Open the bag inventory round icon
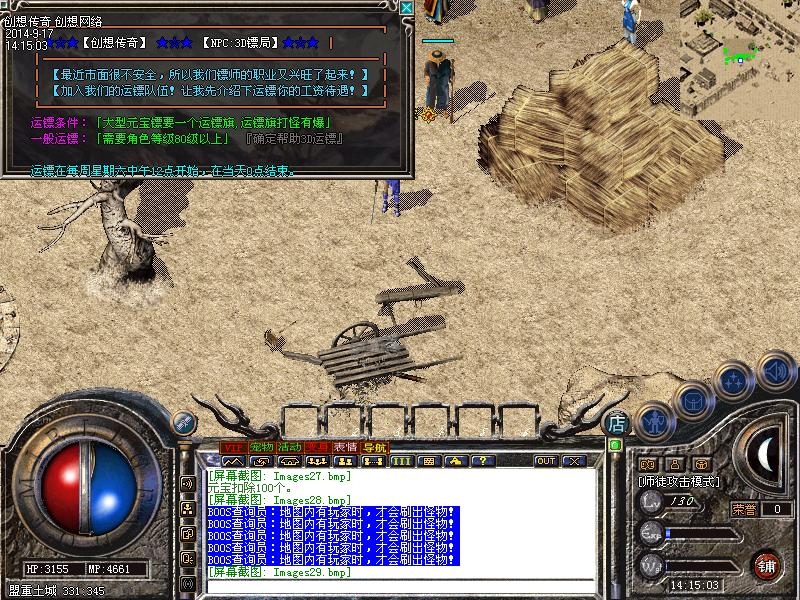 pyautogui.click(x=692, y=401)
